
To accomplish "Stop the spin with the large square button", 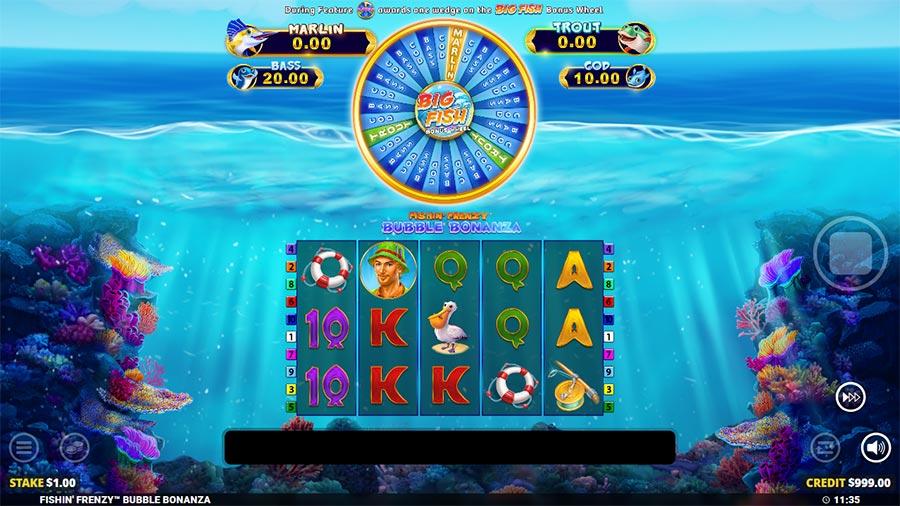I will pyautogui.click(x=850, y=254).
